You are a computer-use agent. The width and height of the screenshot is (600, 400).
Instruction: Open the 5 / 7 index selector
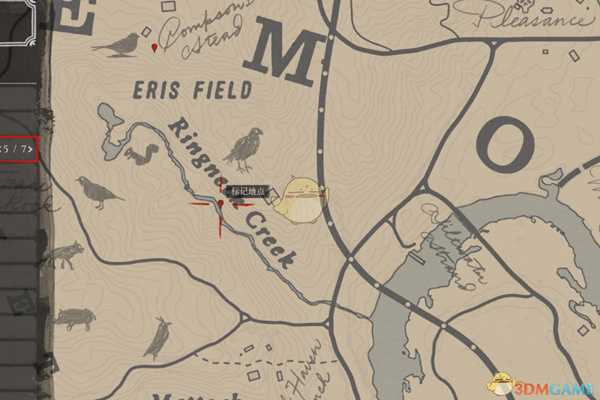tap(19, 149)
